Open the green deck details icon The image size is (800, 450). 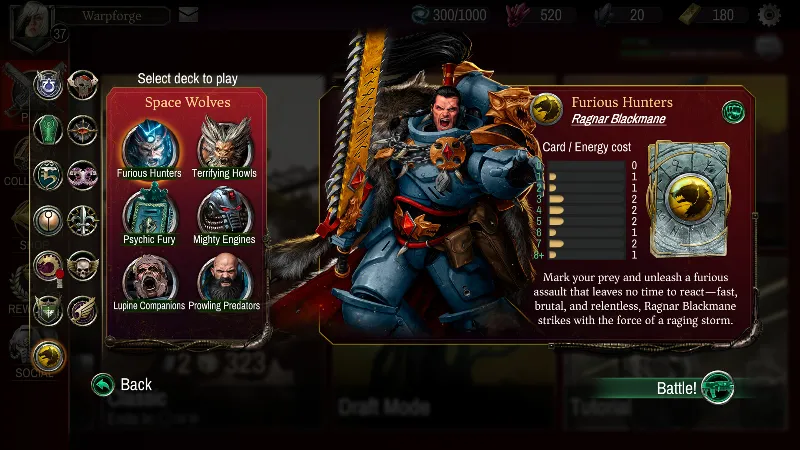coord(733,112)
